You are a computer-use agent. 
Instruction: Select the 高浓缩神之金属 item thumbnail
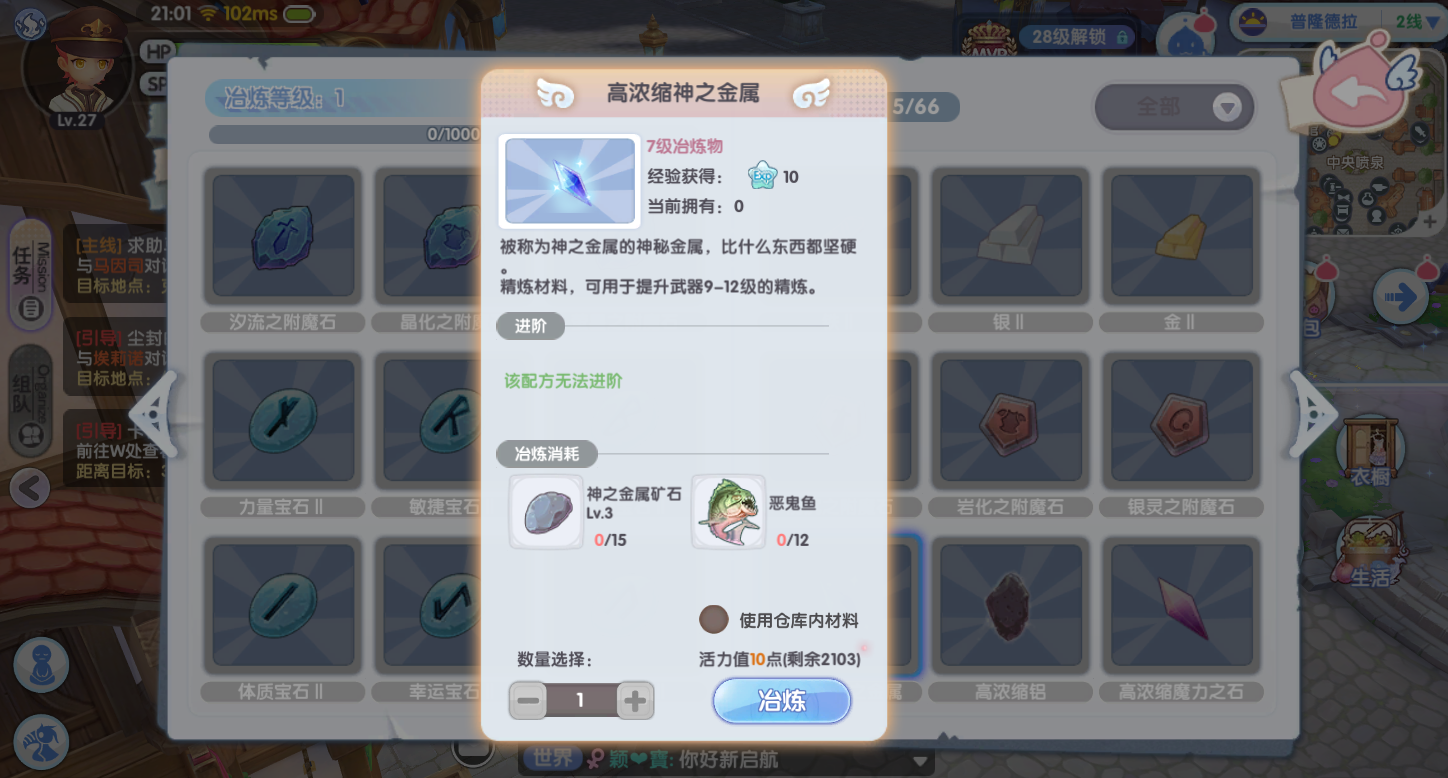569,181
